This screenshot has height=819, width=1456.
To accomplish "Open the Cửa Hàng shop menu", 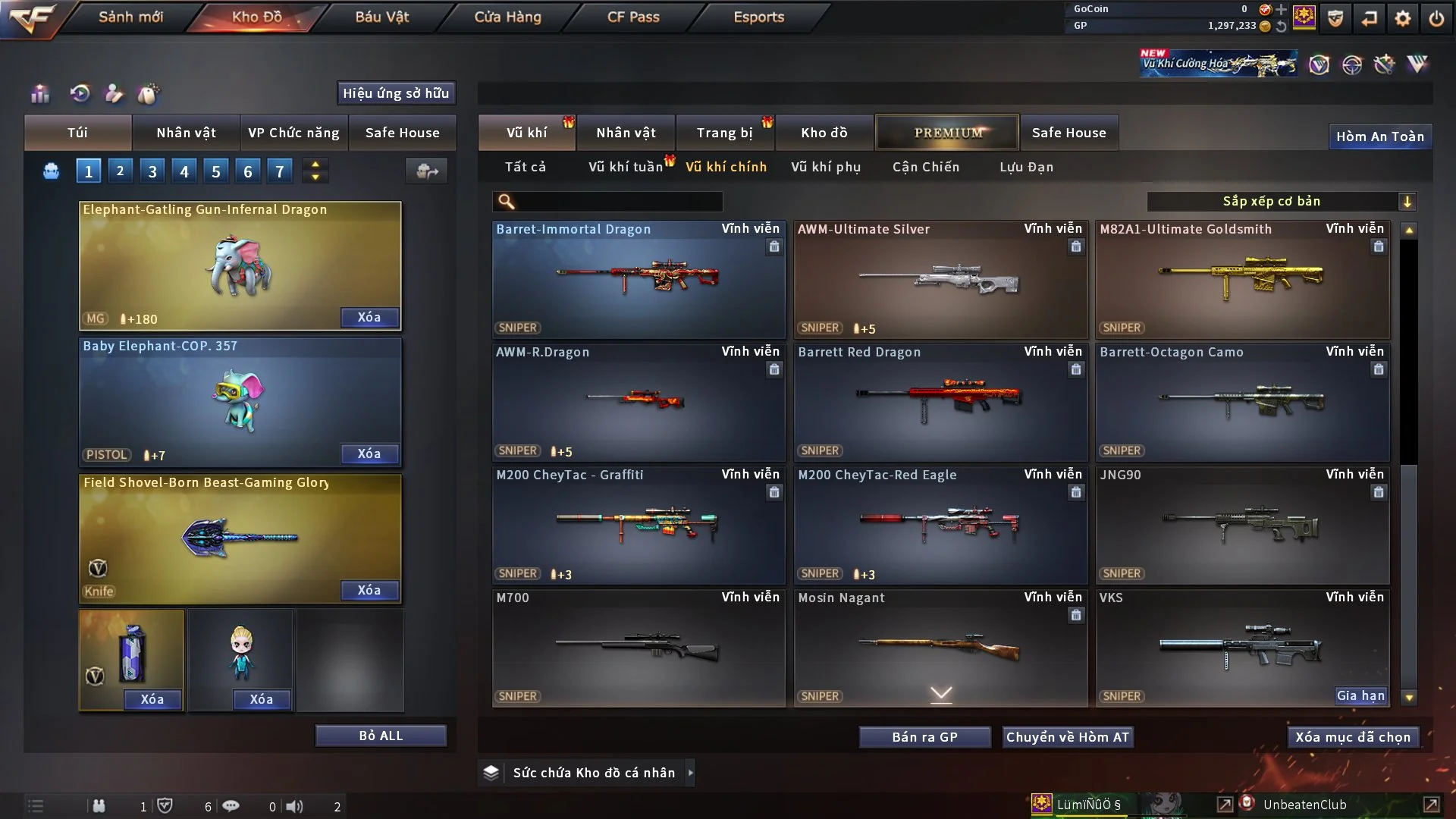I will tap(507, 17).
